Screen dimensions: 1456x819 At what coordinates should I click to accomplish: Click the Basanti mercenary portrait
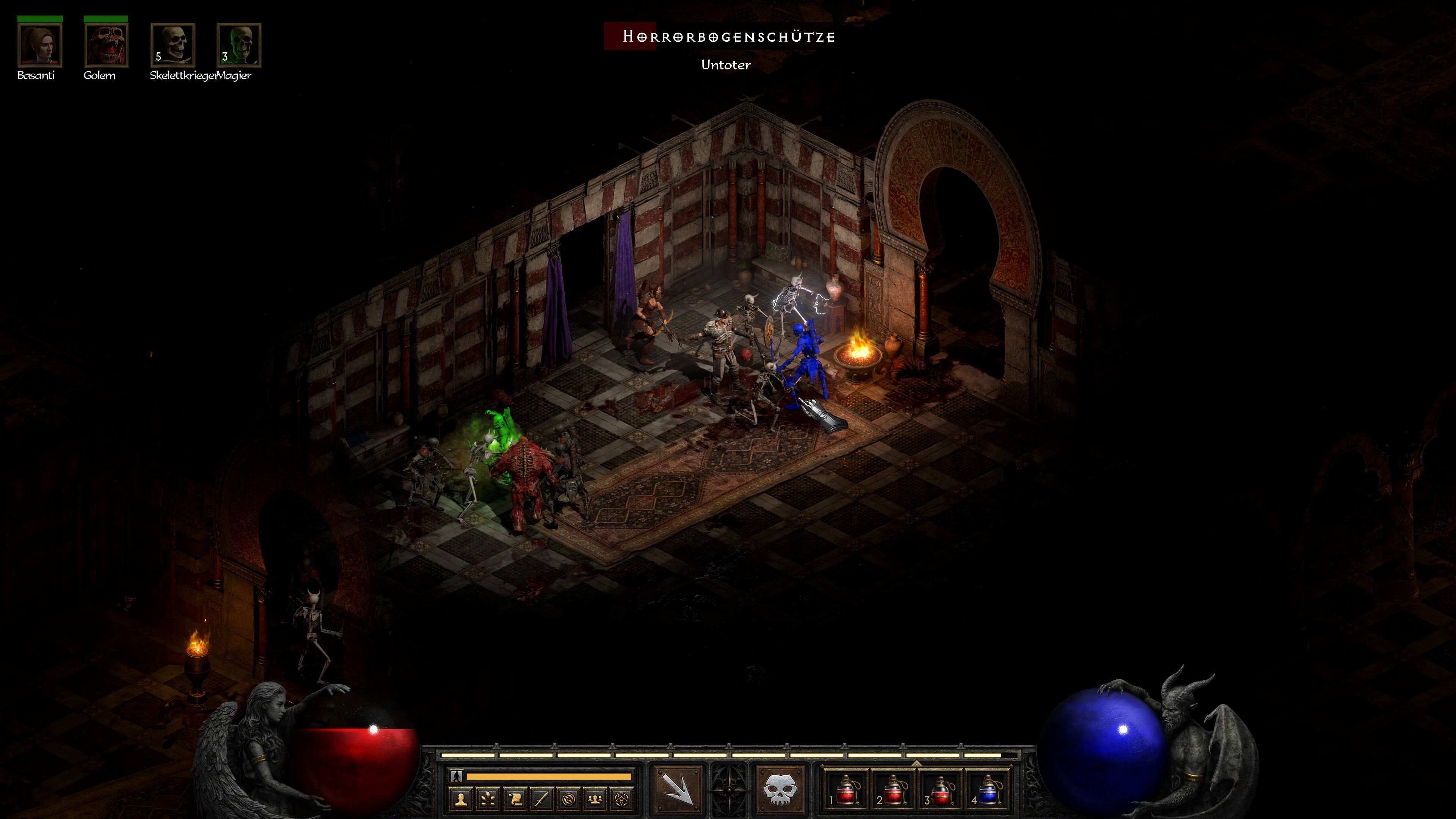click(39, 45)
